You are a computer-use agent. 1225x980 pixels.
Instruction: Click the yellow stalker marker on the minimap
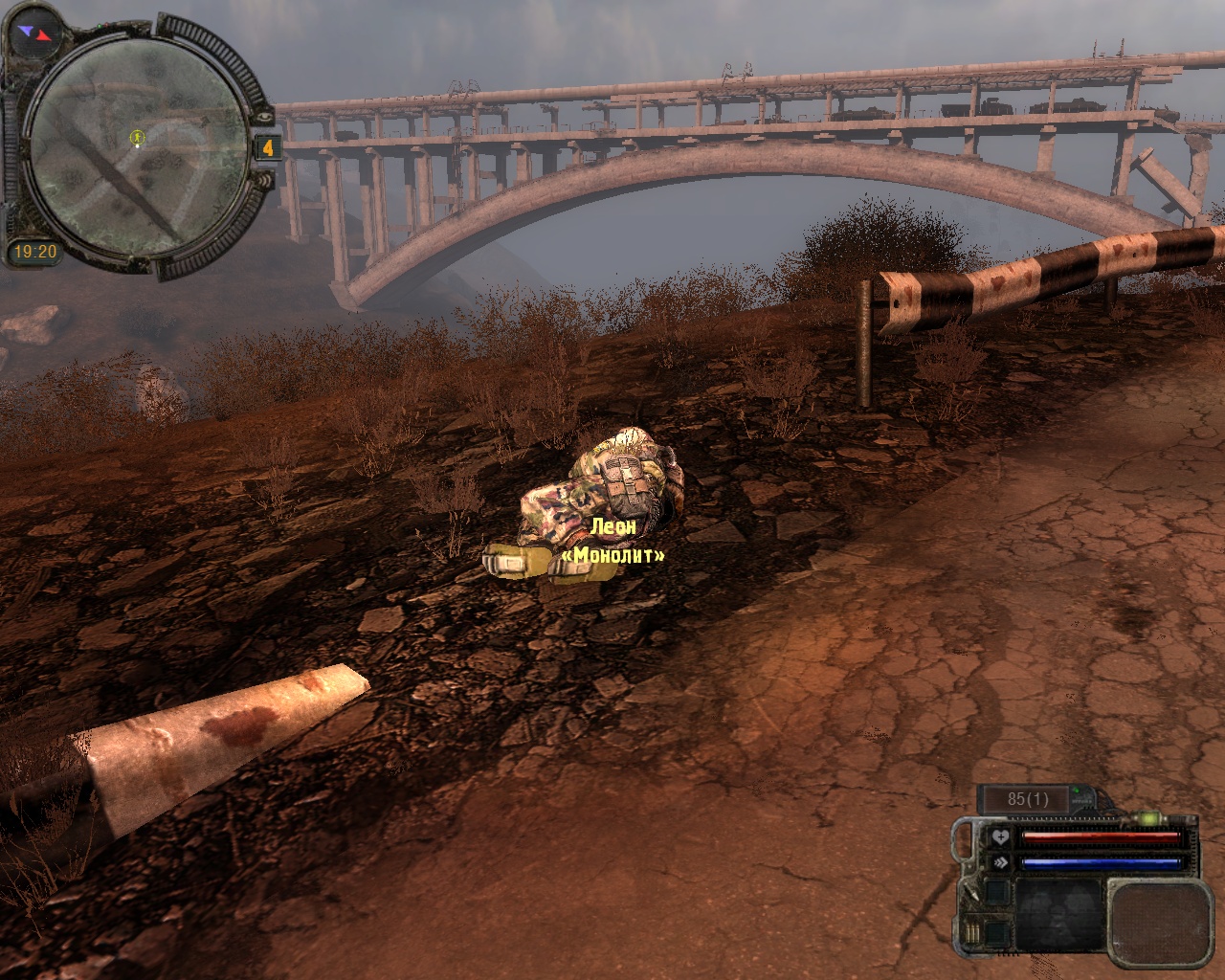[x=137, y=138]
